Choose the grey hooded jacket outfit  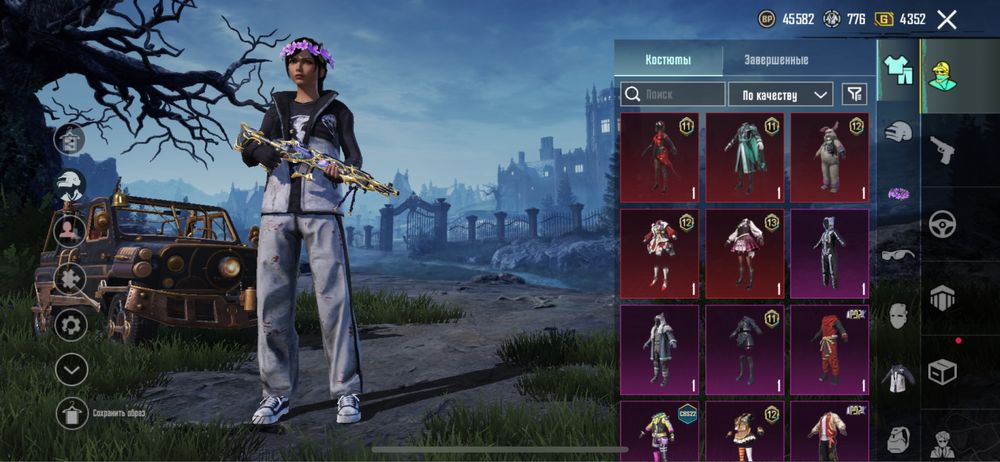pyautogui.click(x=659, y=344)
